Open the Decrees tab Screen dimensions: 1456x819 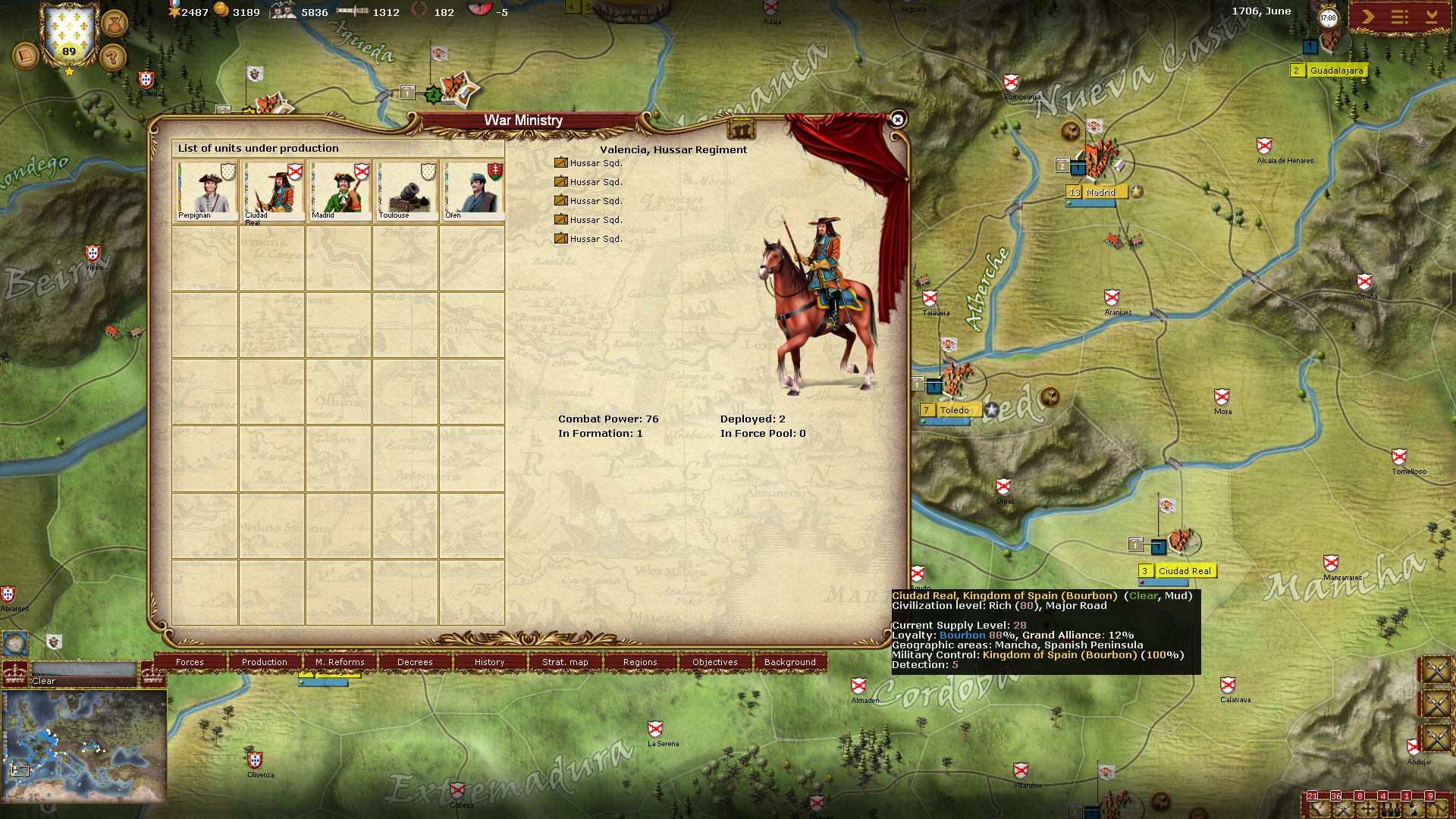[415, 662]
